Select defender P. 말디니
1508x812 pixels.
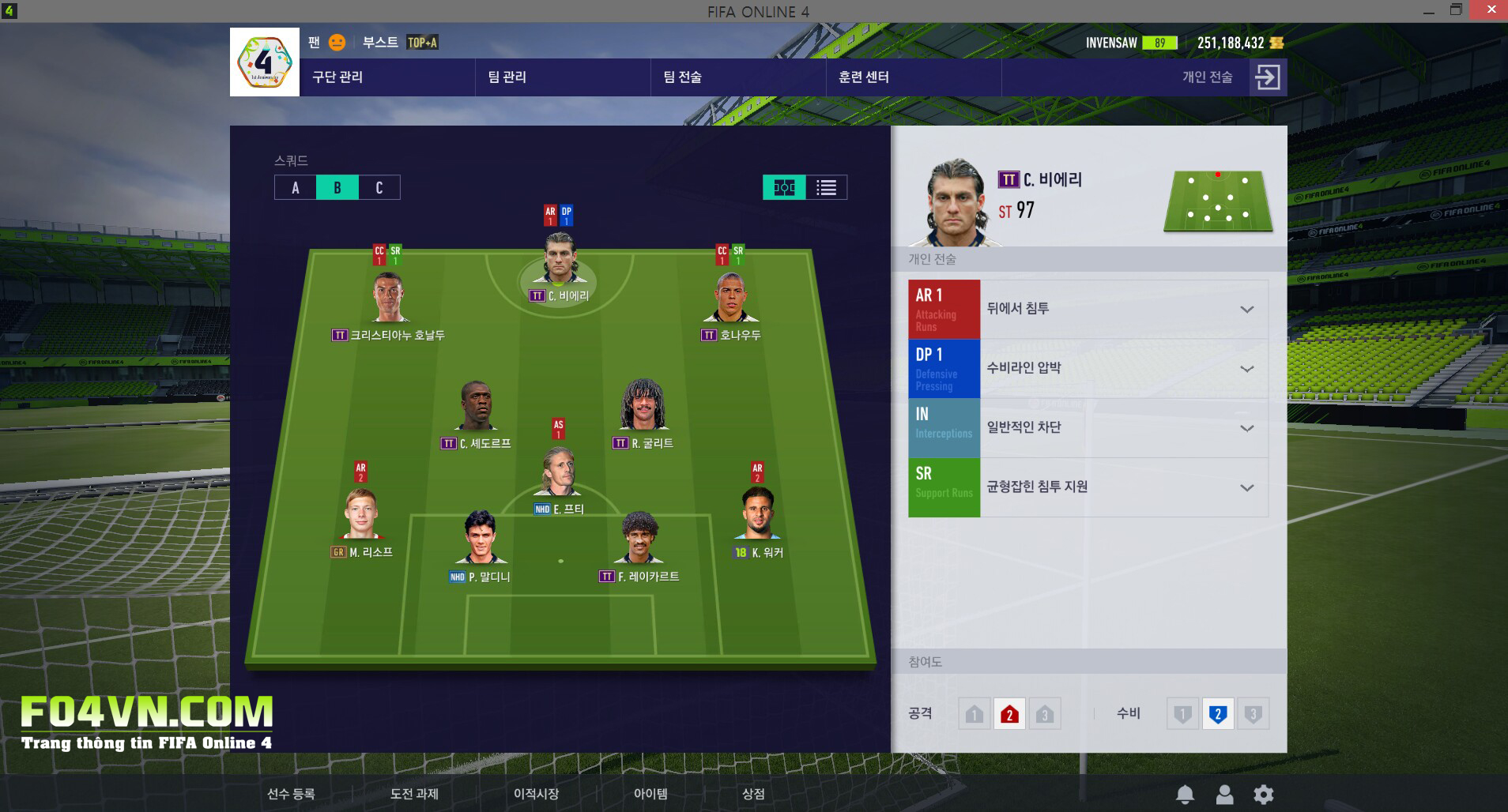(x=481, y=541)
